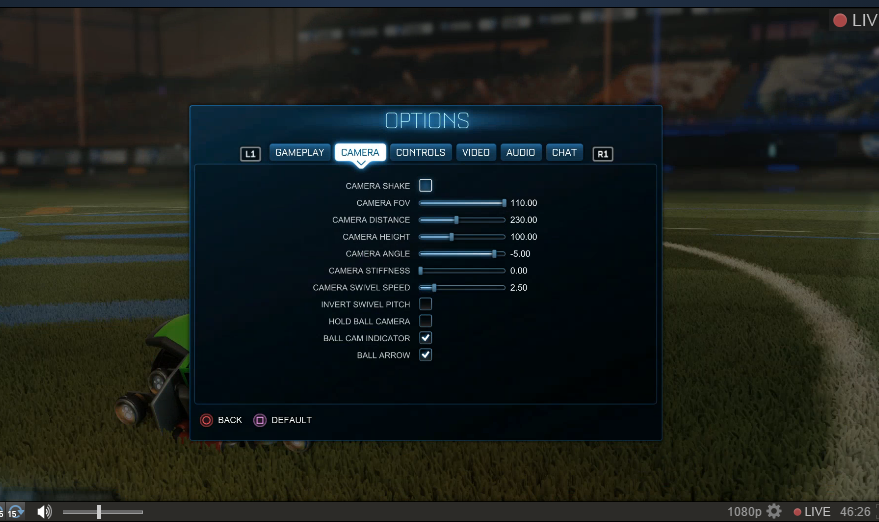Select the Camera tab

click(x=360, y=153)
